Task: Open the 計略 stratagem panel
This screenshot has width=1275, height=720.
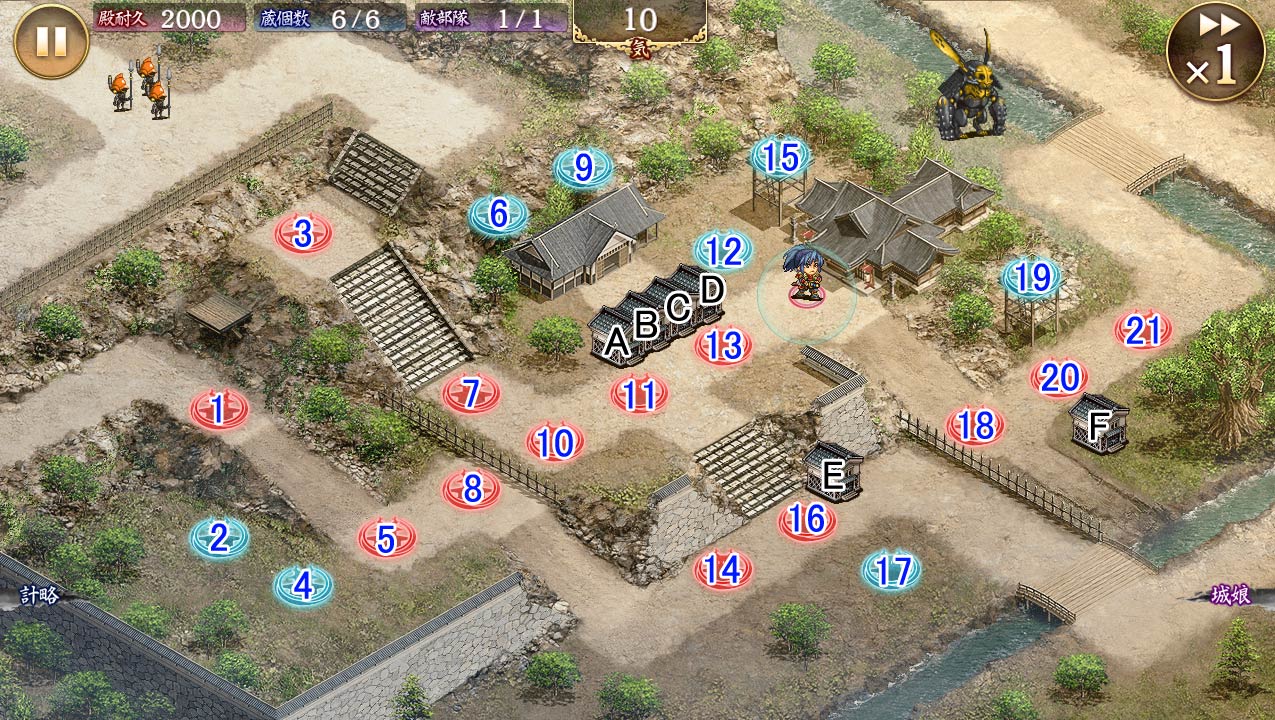Action: coord(38,596)
